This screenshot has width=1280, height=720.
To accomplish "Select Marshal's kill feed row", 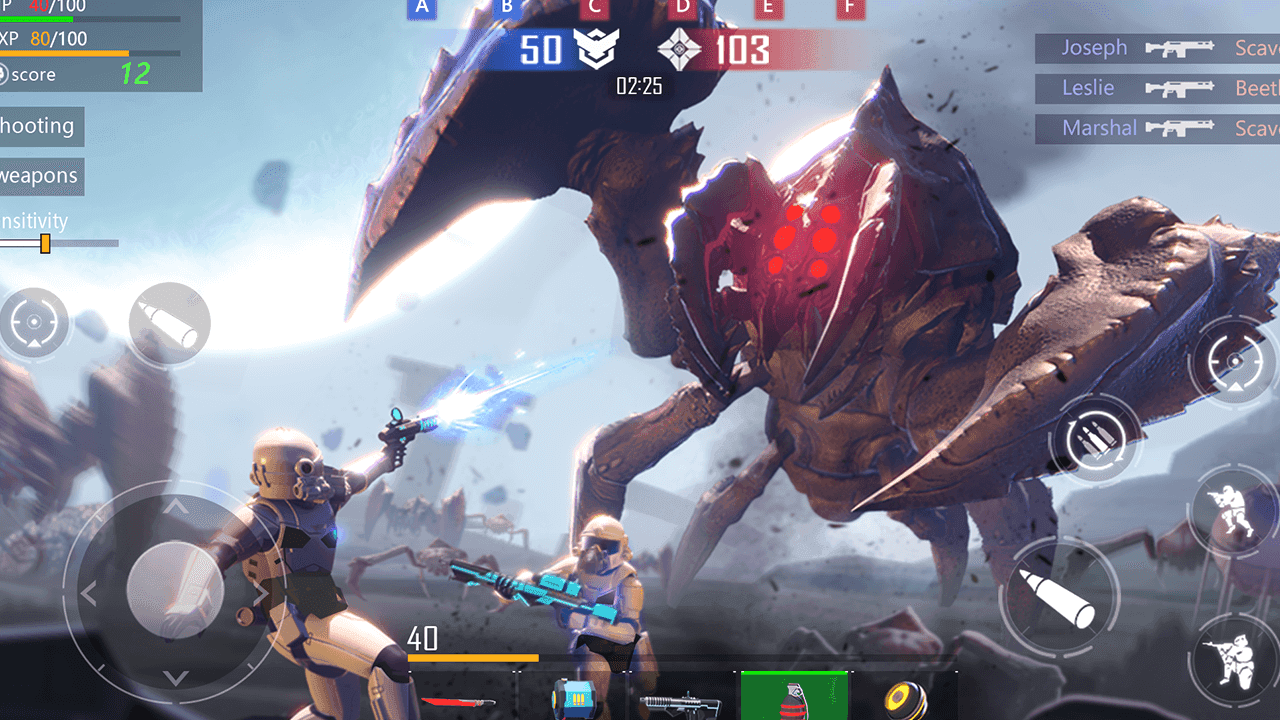I will point(1157,128).
